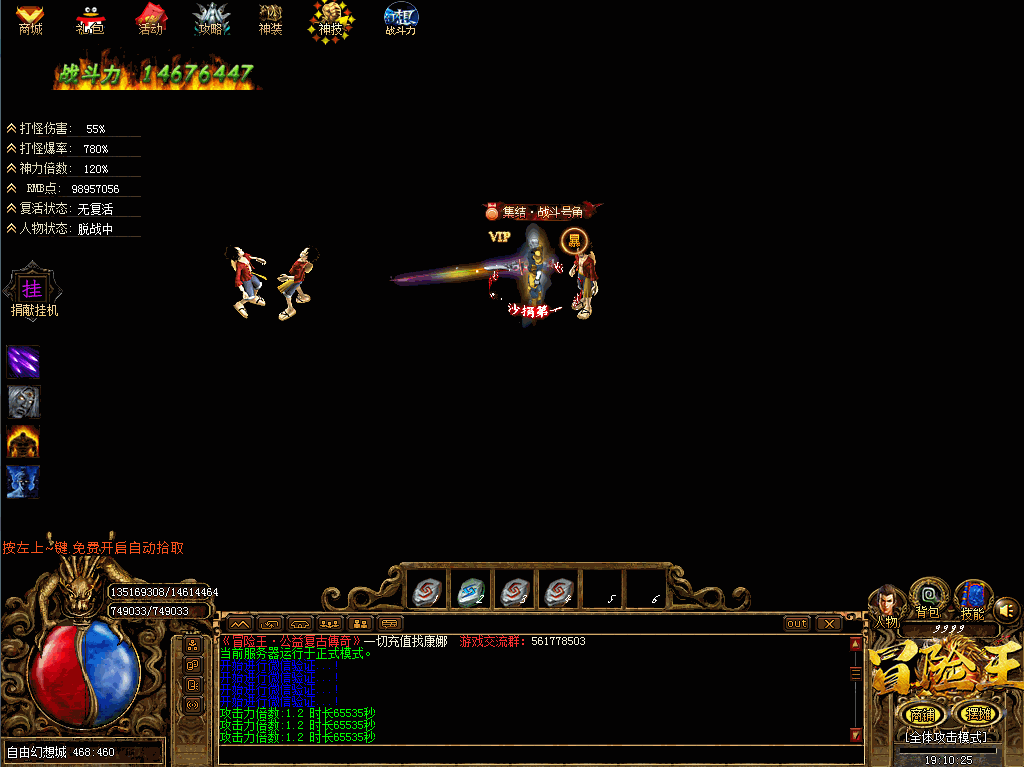
Task: Open the 攻略 strategy guide icon
Action: pos(211,17)
